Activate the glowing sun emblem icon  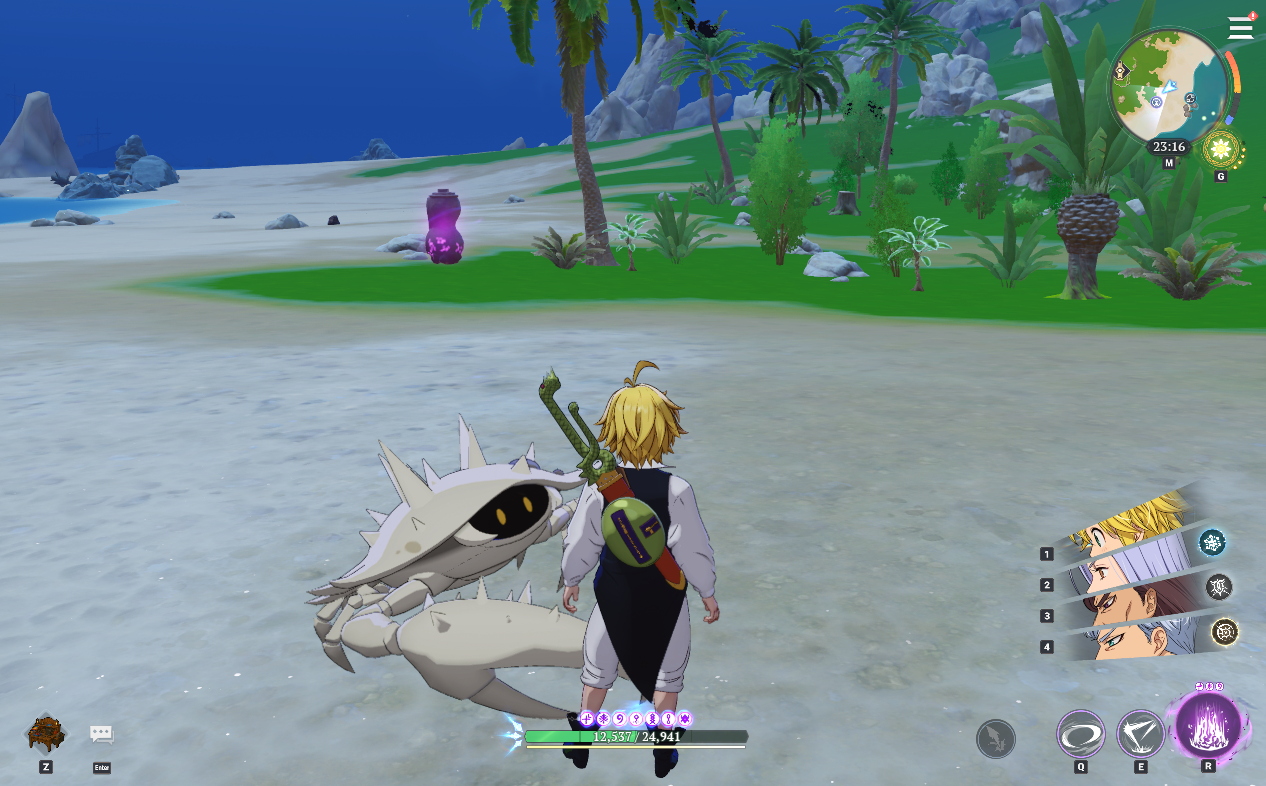pos(1220,151)
